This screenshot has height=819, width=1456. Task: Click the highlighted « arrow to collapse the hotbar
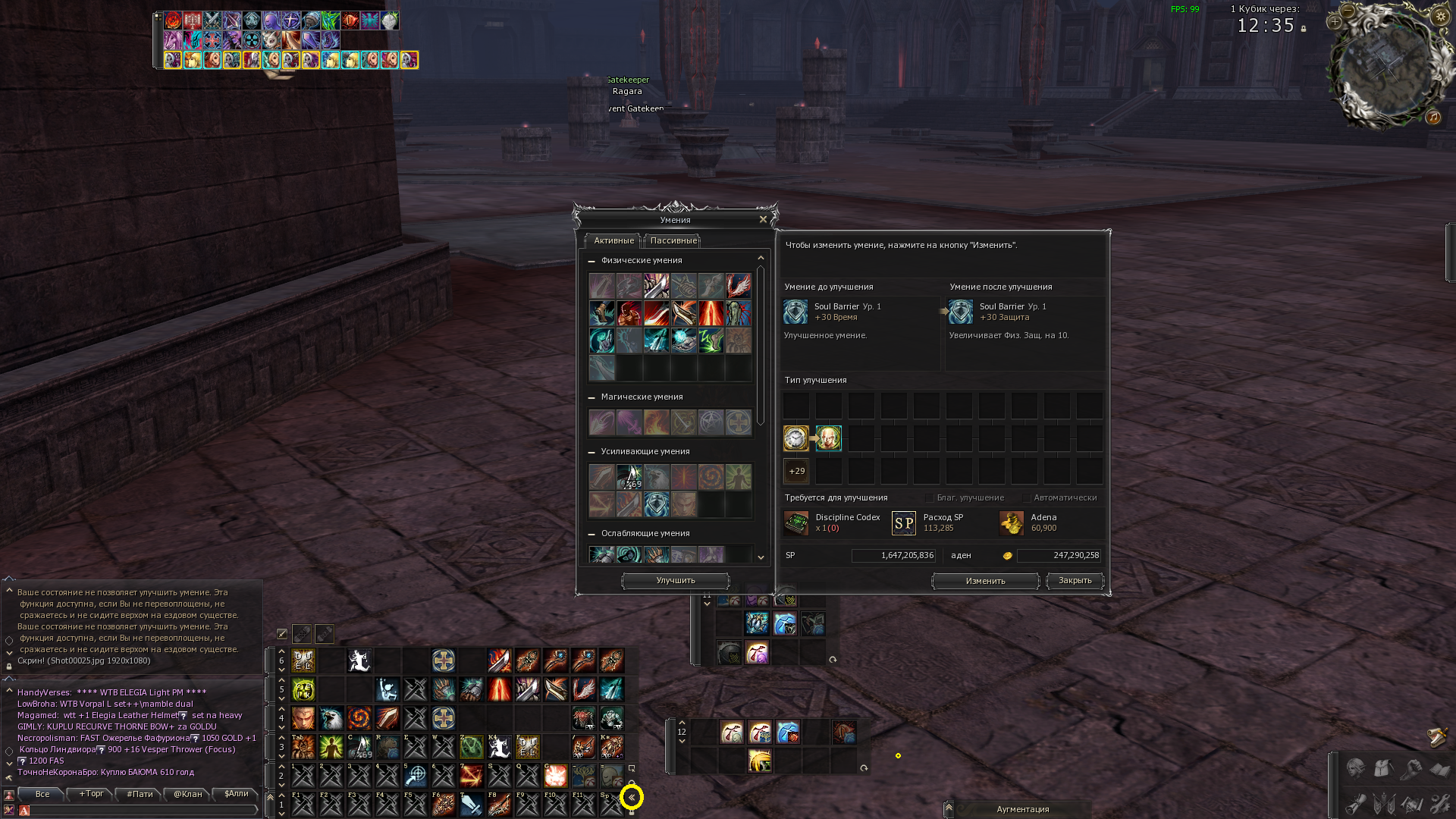[633, 798]
